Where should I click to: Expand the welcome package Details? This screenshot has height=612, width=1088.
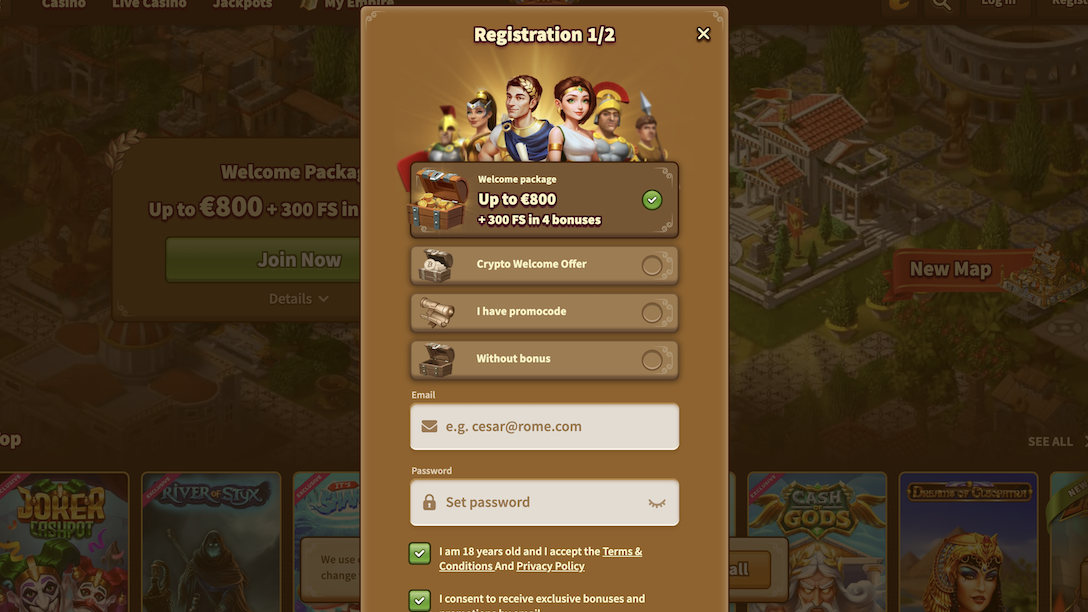pyautogui.click(x=298, y=299)
